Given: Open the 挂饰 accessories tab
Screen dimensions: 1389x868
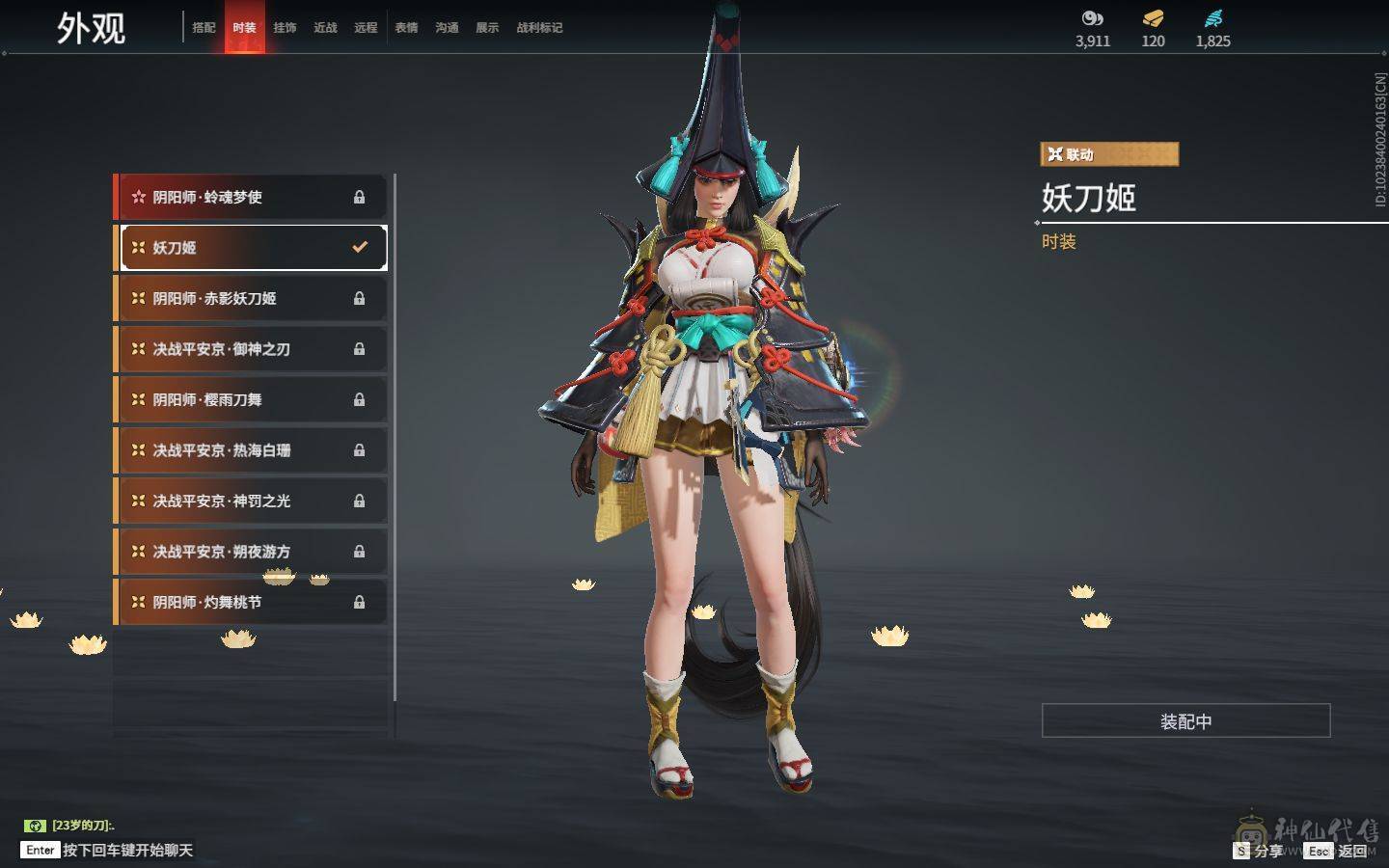Looking at the screenshot, I should 285,28.
